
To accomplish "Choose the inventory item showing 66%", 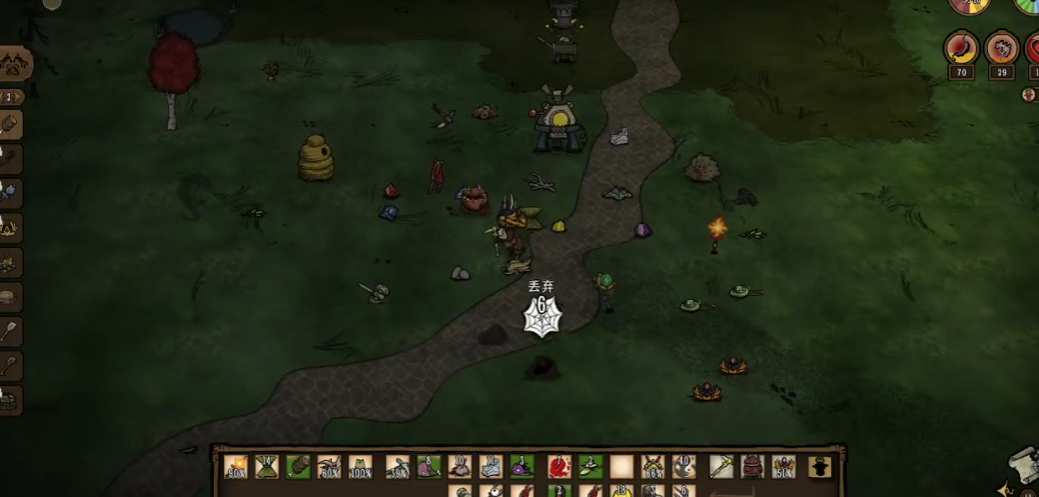I will tap(653, 466).
